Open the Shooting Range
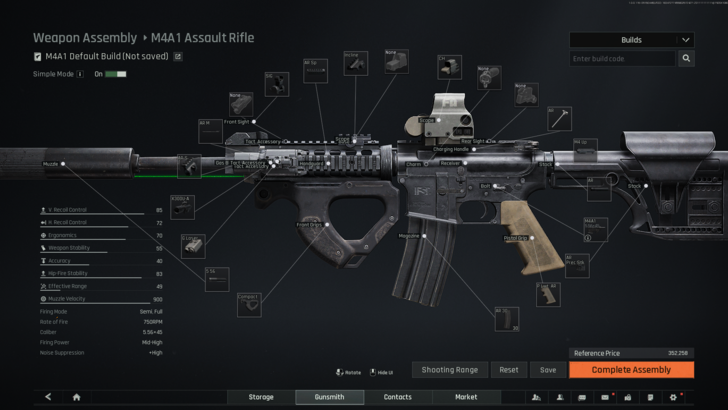Screen dimensions: 728x410 click(449, 370)
